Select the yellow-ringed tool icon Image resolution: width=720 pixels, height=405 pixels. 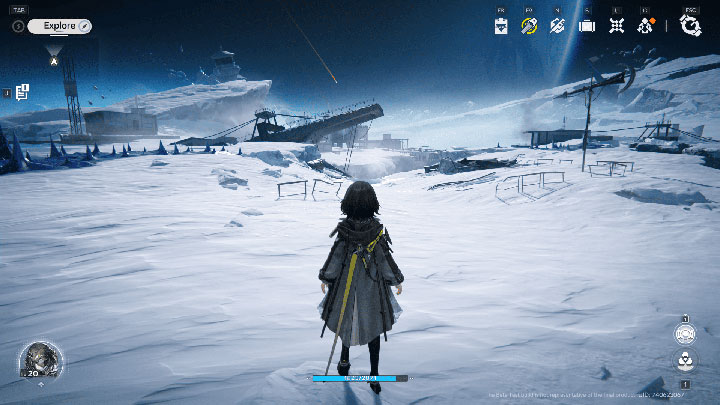(x=529, y=26)
